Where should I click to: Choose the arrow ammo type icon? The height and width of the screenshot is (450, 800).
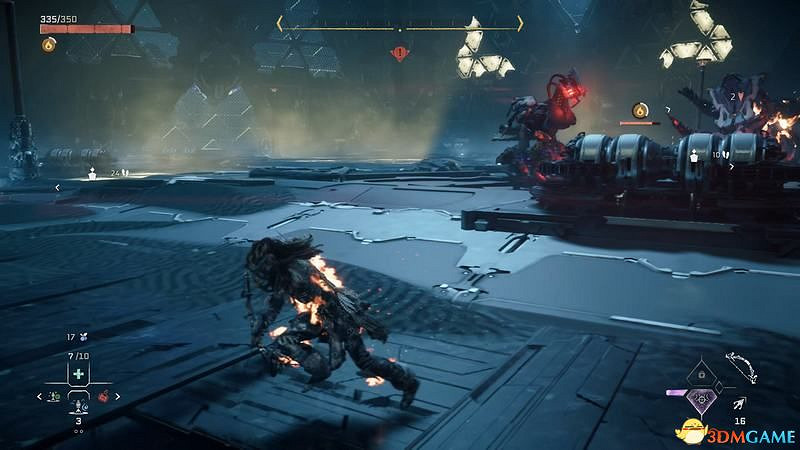(737, 404)
